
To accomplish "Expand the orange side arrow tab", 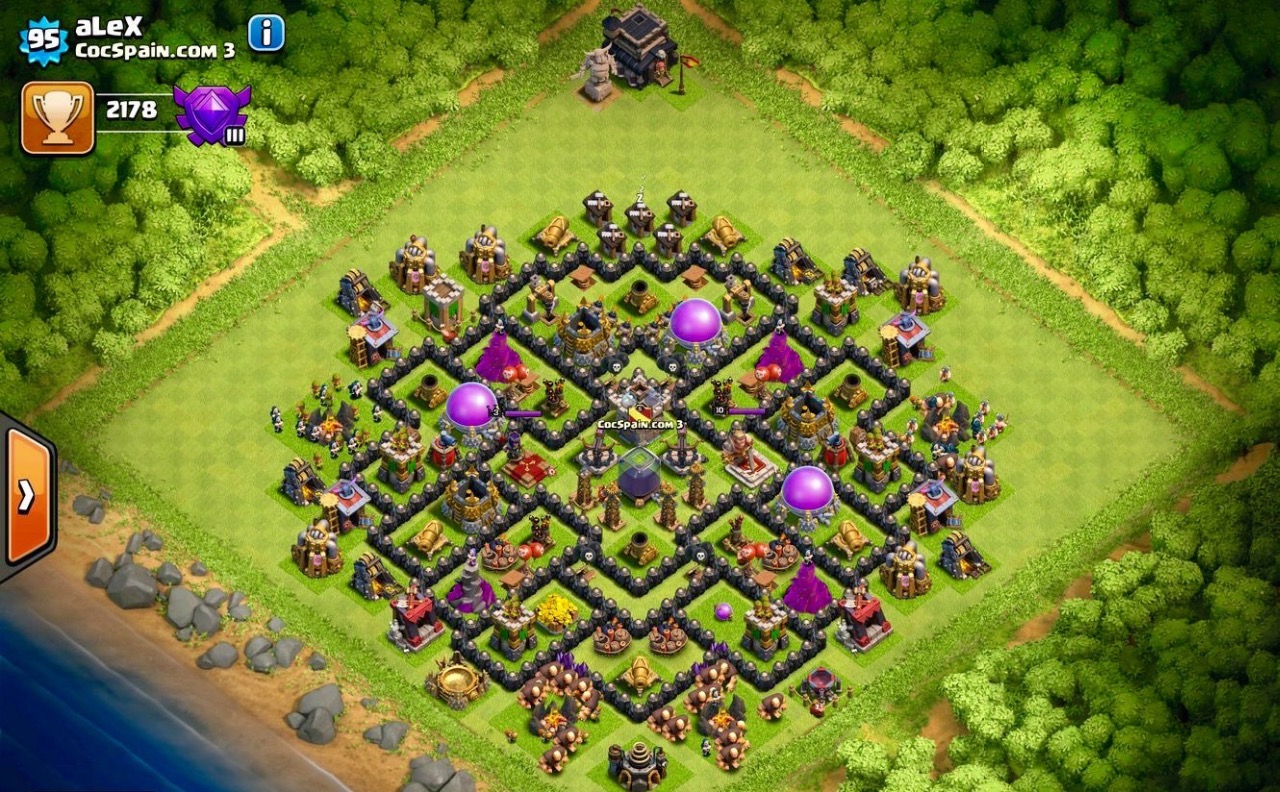I will pyautogui.click(x=27, y=495).
